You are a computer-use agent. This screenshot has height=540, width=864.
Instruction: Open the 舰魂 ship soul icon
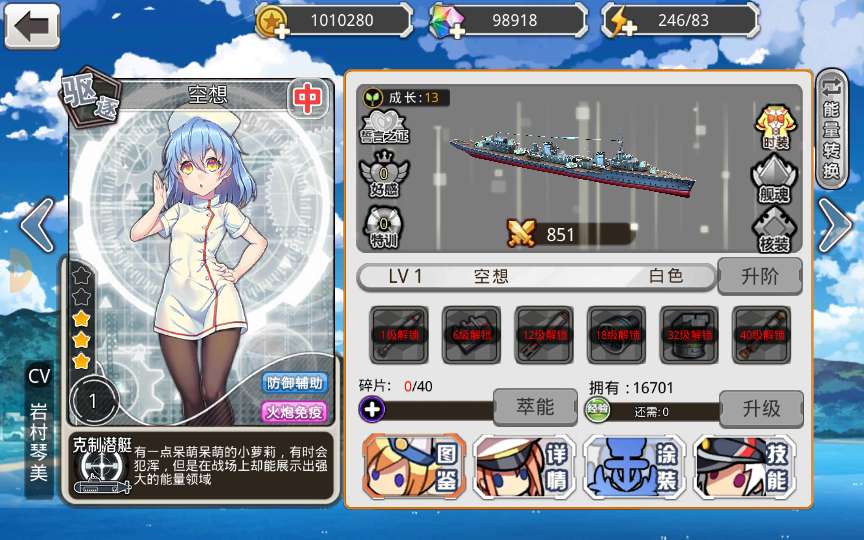pyautogui.click(x=776, y=177)
